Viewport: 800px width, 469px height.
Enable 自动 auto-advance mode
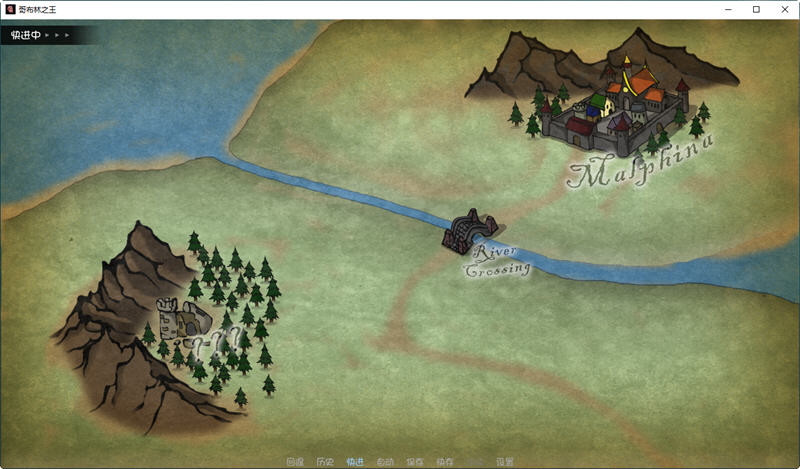tap(385, 462)
